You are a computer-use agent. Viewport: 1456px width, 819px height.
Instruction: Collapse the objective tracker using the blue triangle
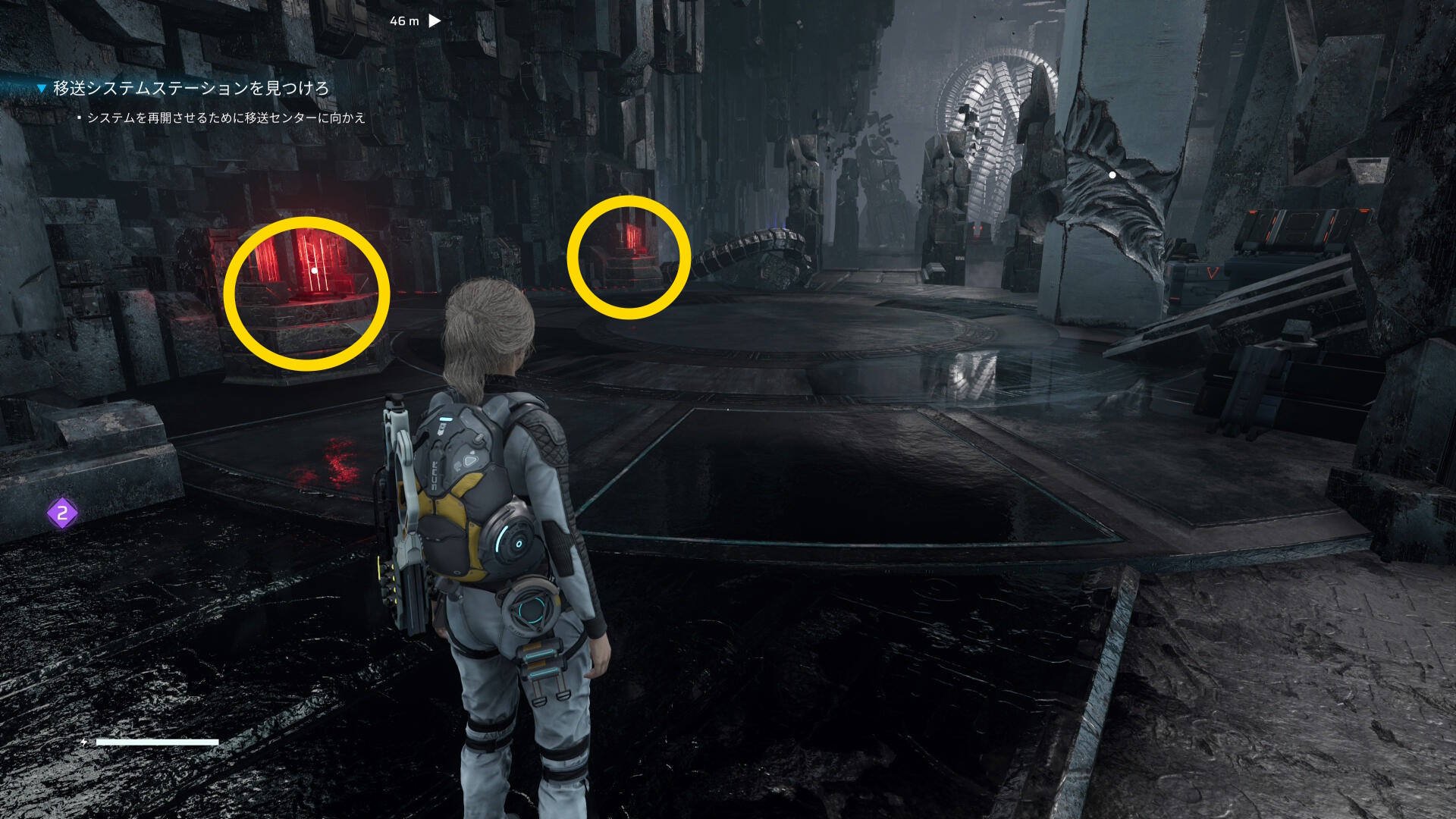[42, 89]
